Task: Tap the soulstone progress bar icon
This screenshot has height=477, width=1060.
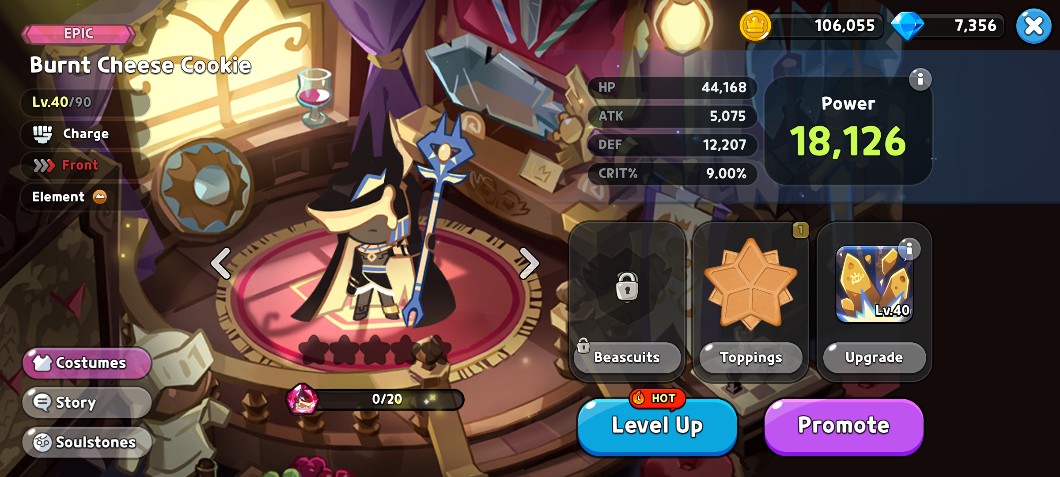Action: (x=302, y=400)
